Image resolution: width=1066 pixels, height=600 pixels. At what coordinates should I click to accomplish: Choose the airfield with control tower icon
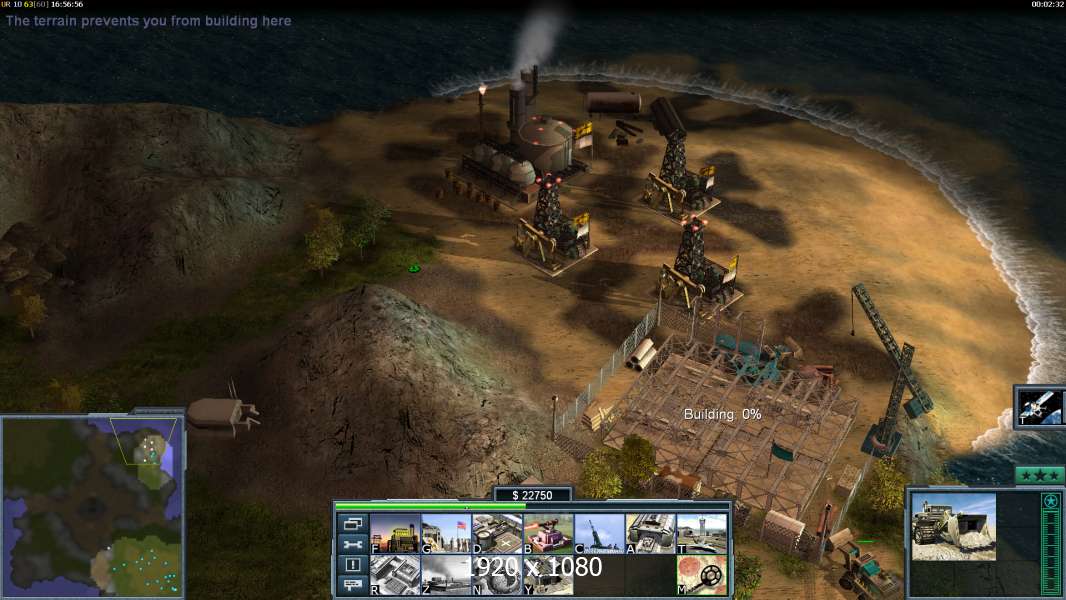701,534
